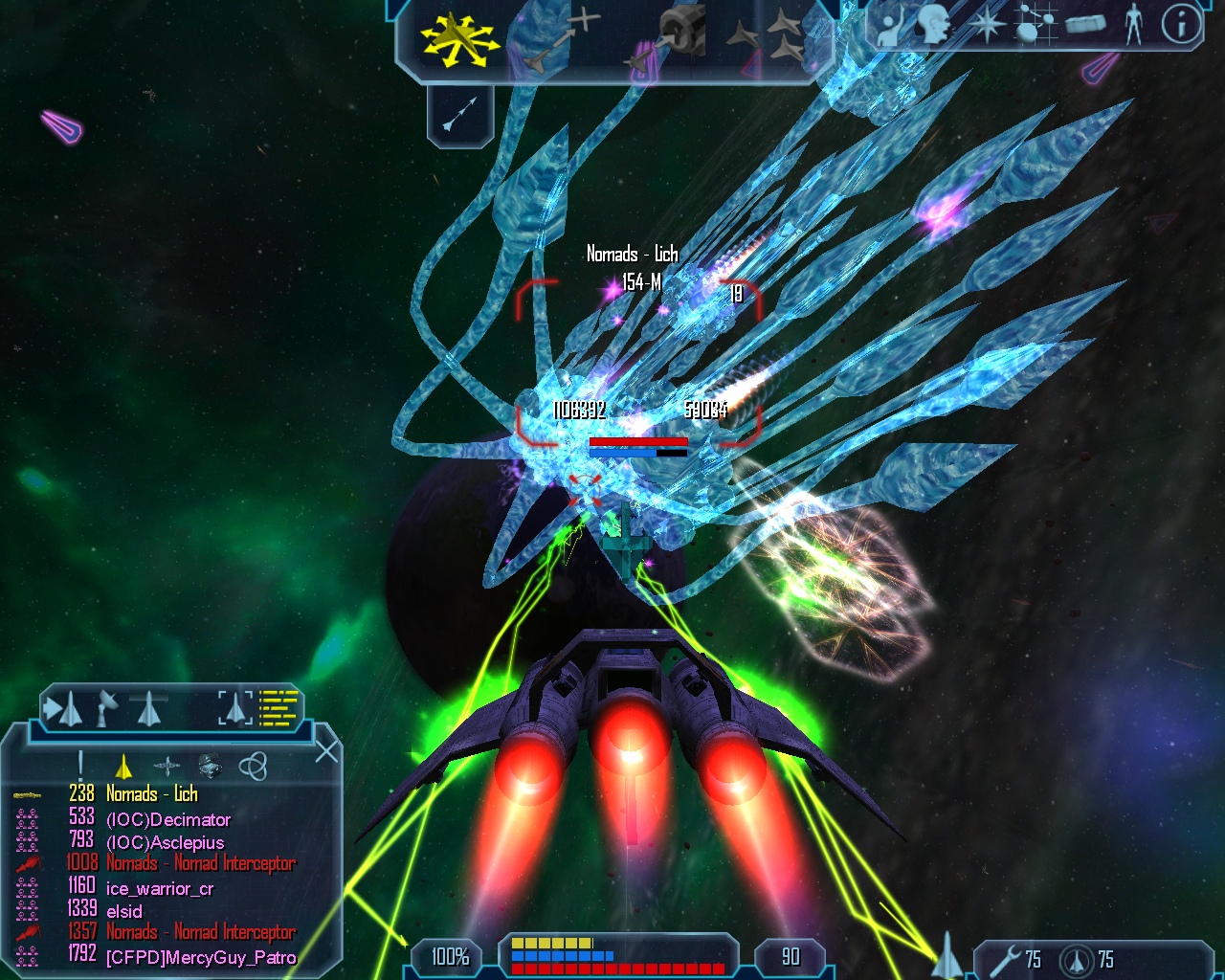Click the wrench nanobot repair icon
The image size is (1225, 980).
tap(1005, 959)
